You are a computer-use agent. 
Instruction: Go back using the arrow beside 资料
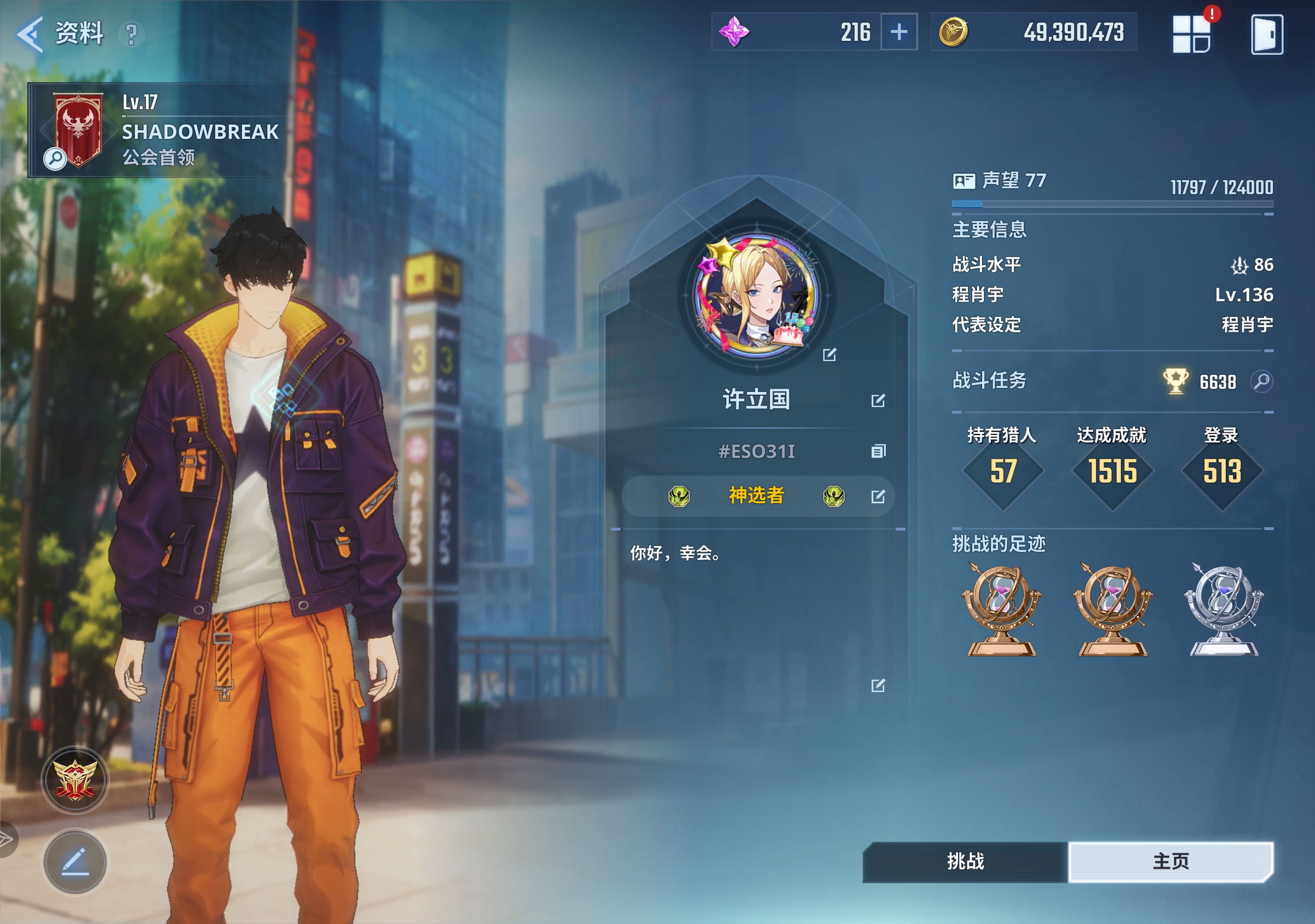click(x=30, y=33)
